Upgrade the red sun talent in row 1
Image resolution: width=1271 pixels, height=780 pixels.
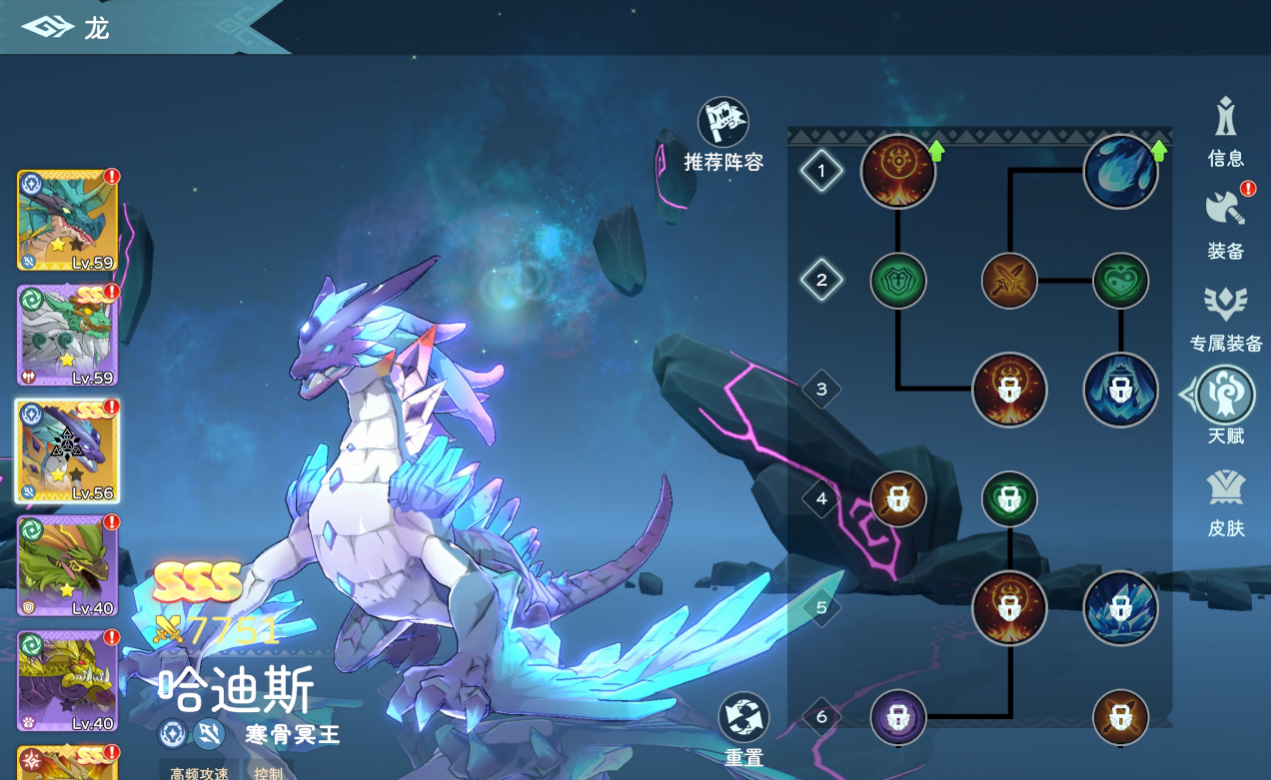coord(898,171)
